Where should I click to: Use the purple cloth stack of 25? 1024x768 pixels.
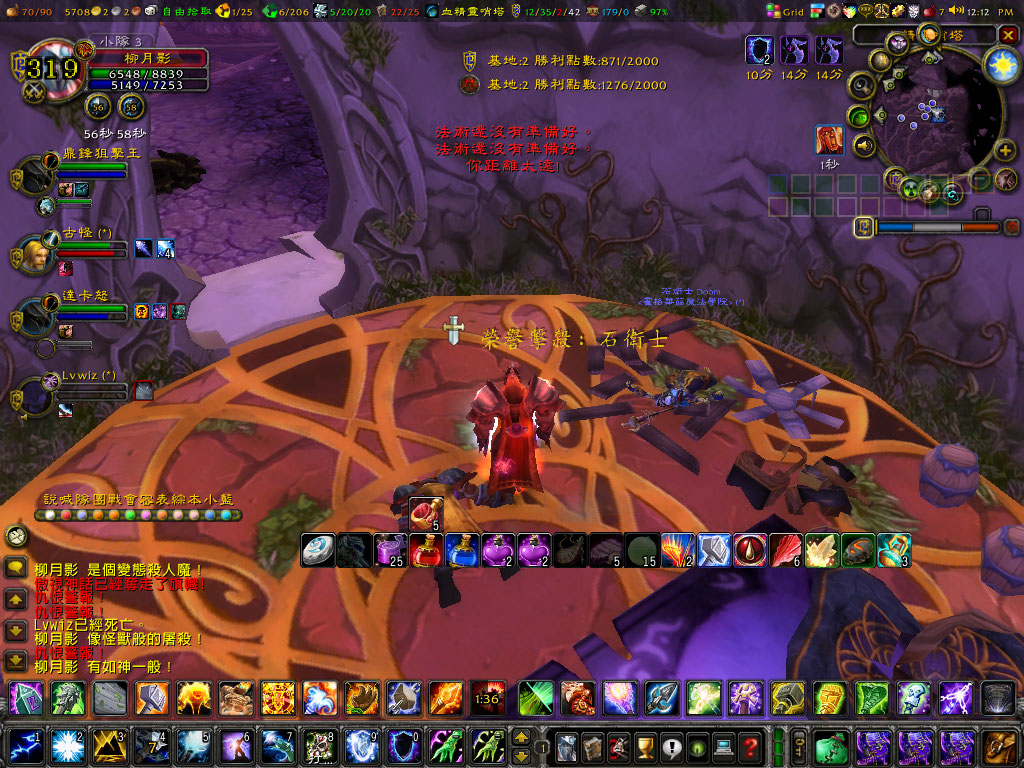[x=390, y=550]
